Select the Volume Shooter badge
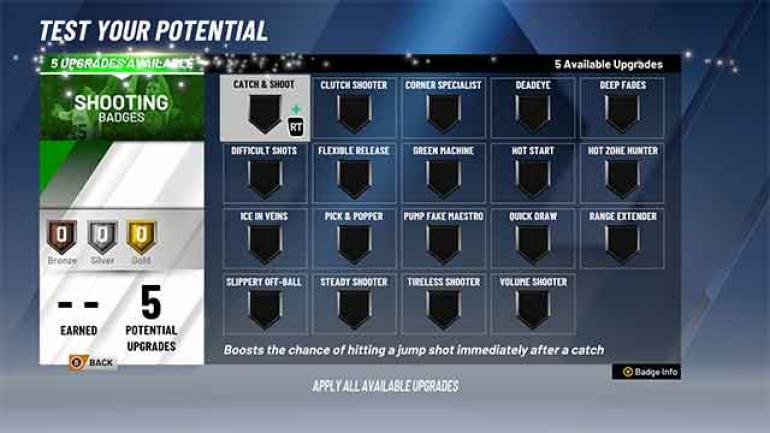Image resolution: width=770 pixels, height=433 pixels. (533, 304)
